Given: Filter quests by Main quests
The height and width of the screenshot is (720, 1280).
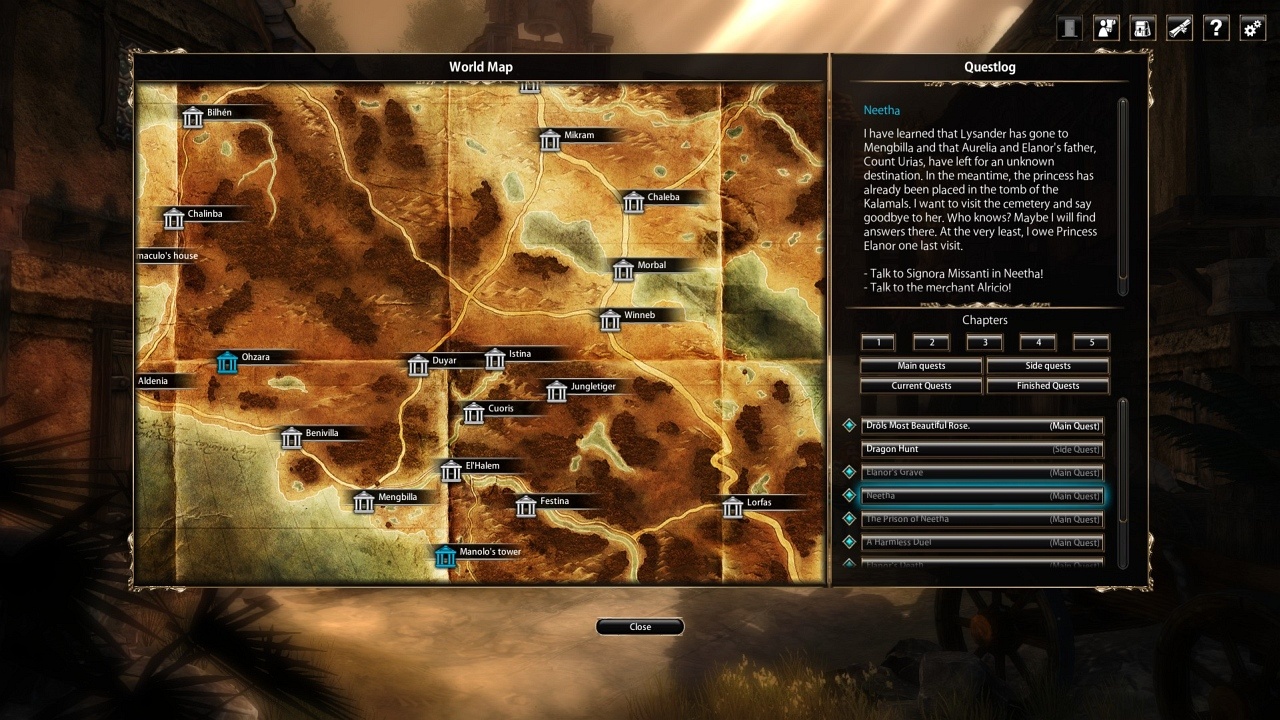Looking at the screenshot, I should pyautogui.click(x=921, y=366).
